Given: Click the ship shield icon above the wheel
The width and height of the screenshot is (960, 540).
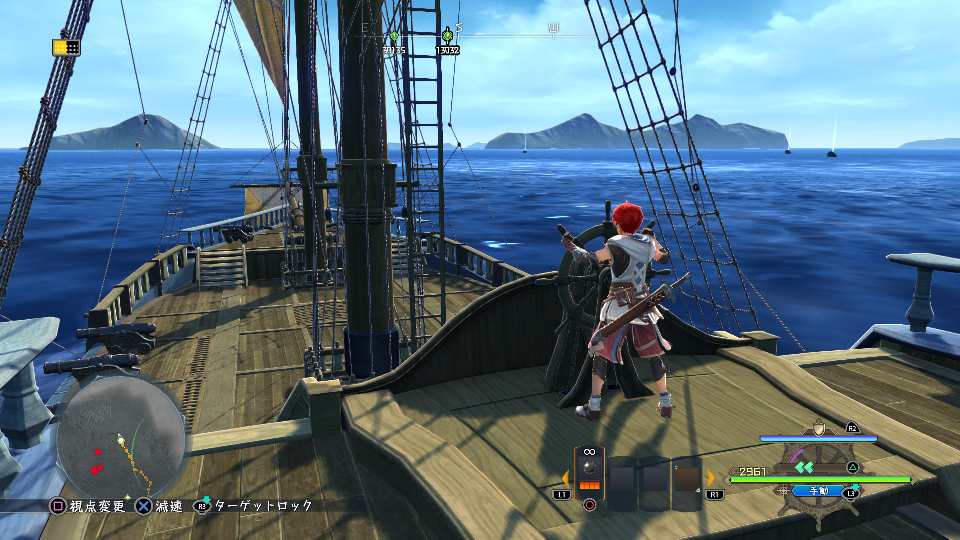Looking at the screenshot, I should tap(820, 428).
